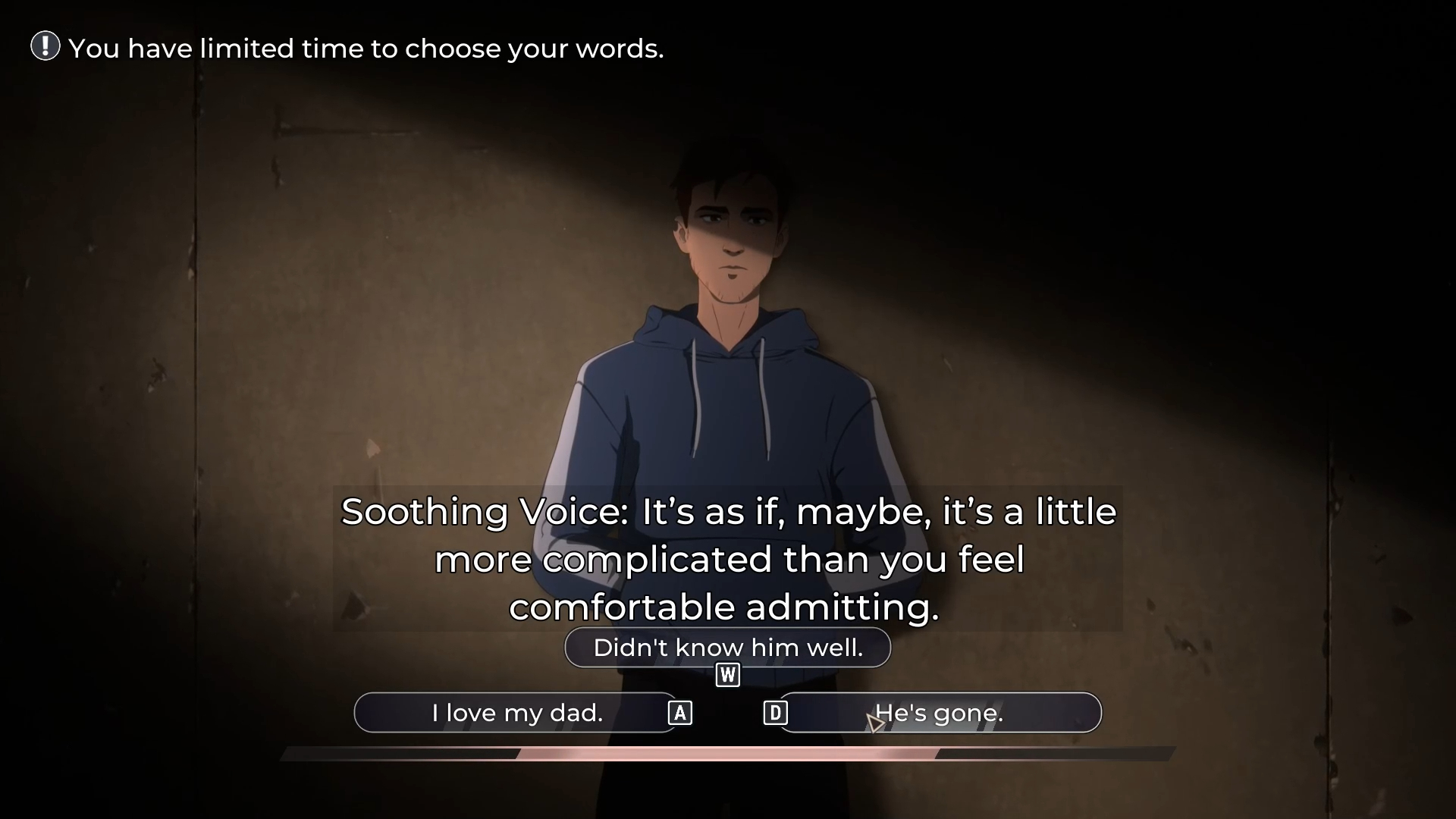
Task: Answer with "He's gone."
Action: (939, 713)
